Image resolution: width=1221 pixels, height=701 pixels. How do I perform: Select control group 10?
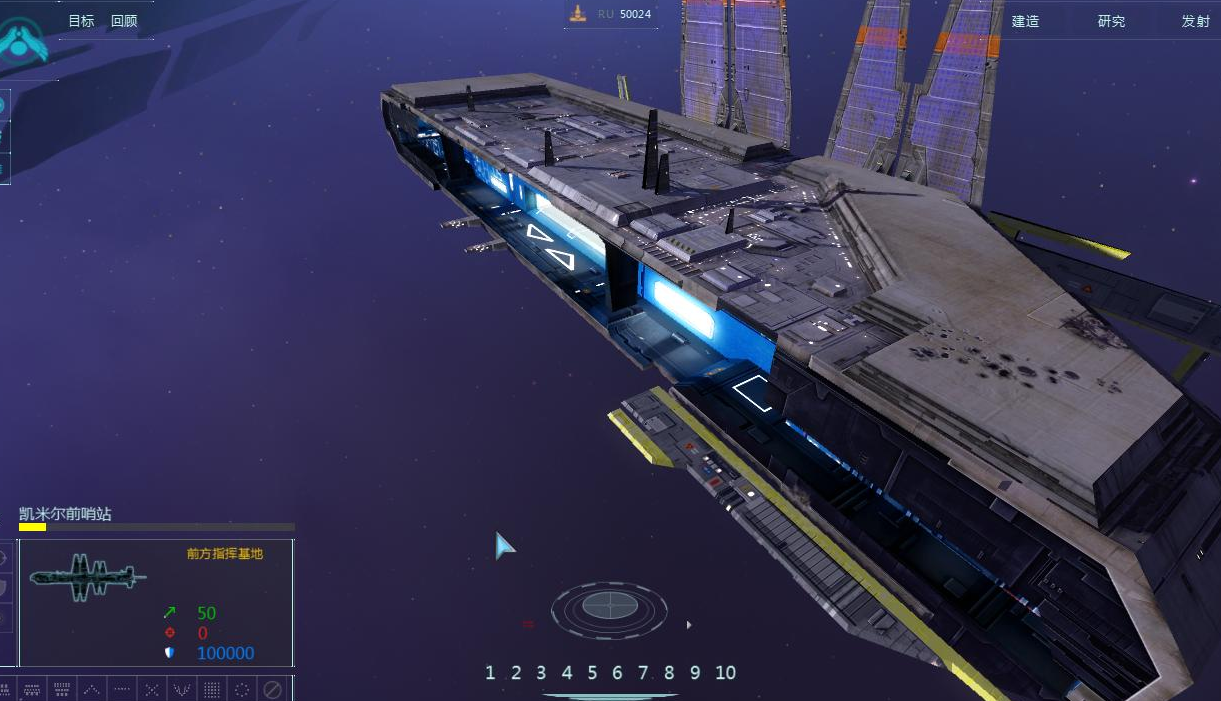click(x=725, y=673)
